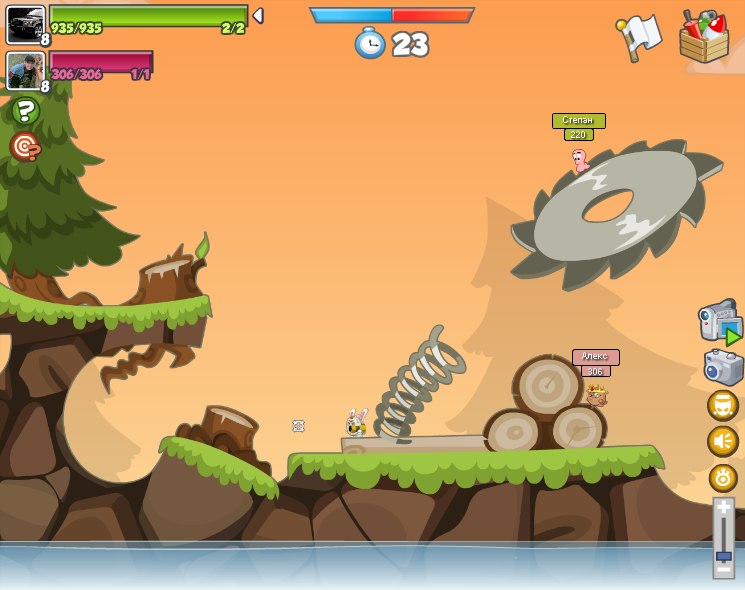Click the white surrender flag
The width and height of the screenshot is (745, 590).
[640, 36]
